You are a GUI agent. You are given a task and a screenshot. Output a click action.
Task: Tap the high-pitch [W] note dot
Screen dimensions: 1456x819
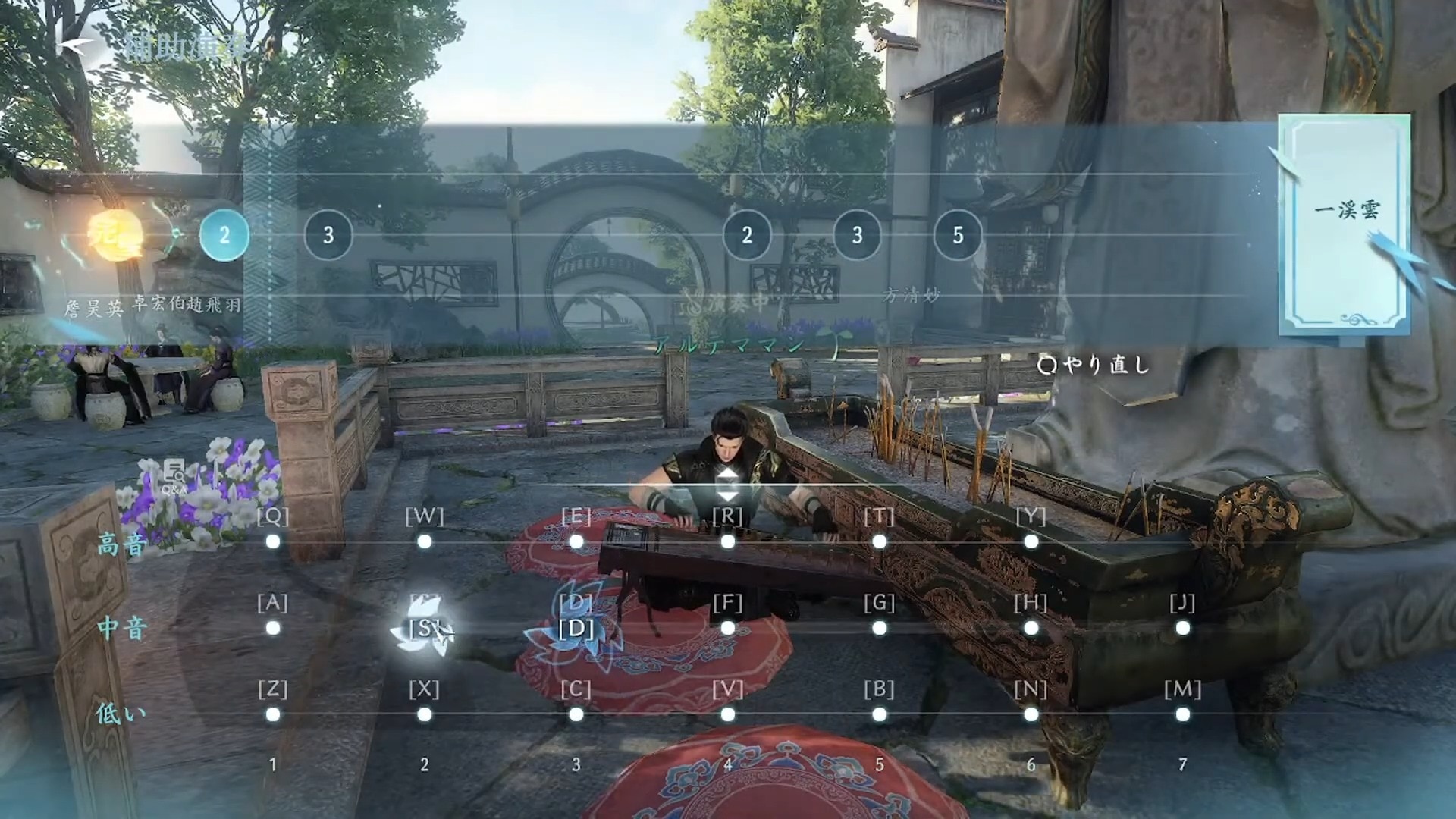click(425, 541)
